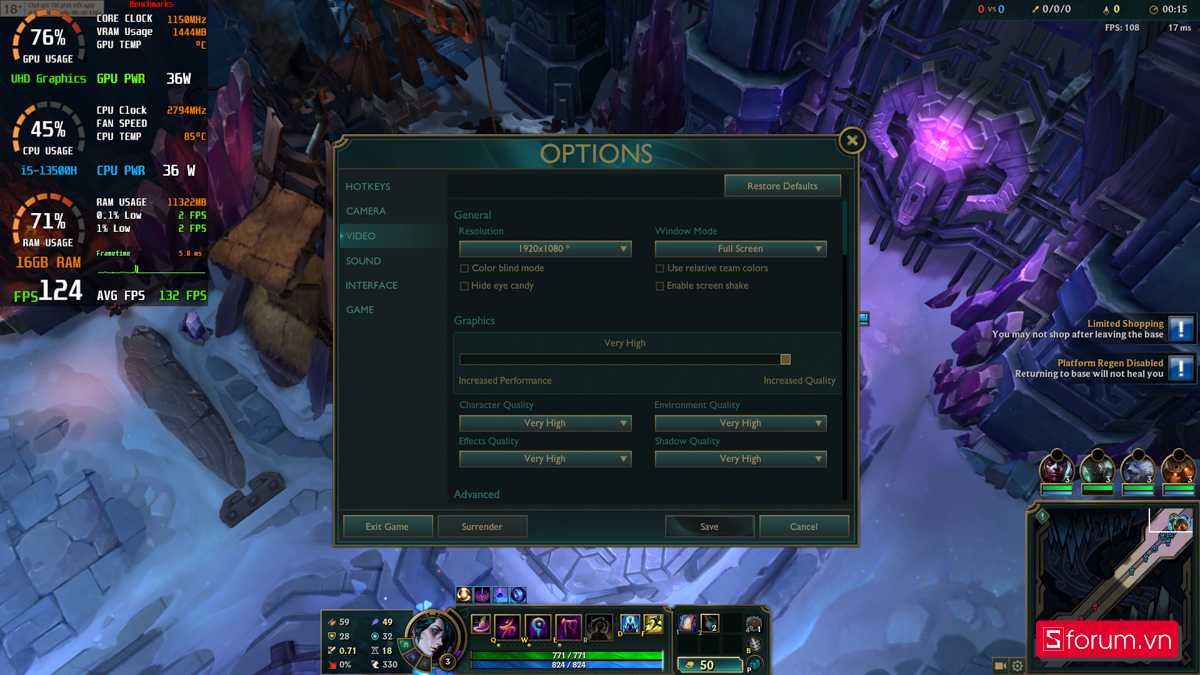Change the Shadow Quality dropdown
Screen dimensions: 1200x675
pos(740,459)
